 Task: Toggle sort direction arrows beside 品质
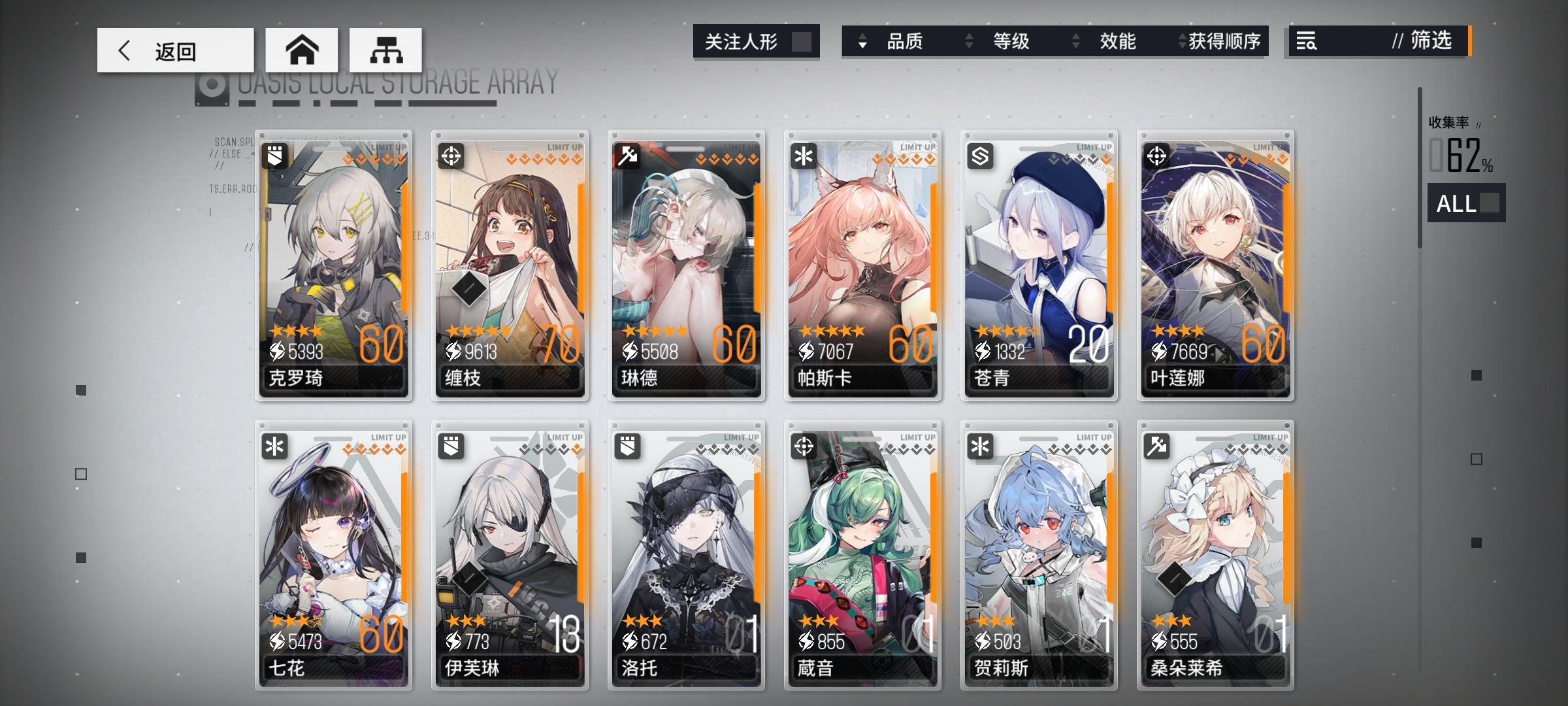(864, 41)
